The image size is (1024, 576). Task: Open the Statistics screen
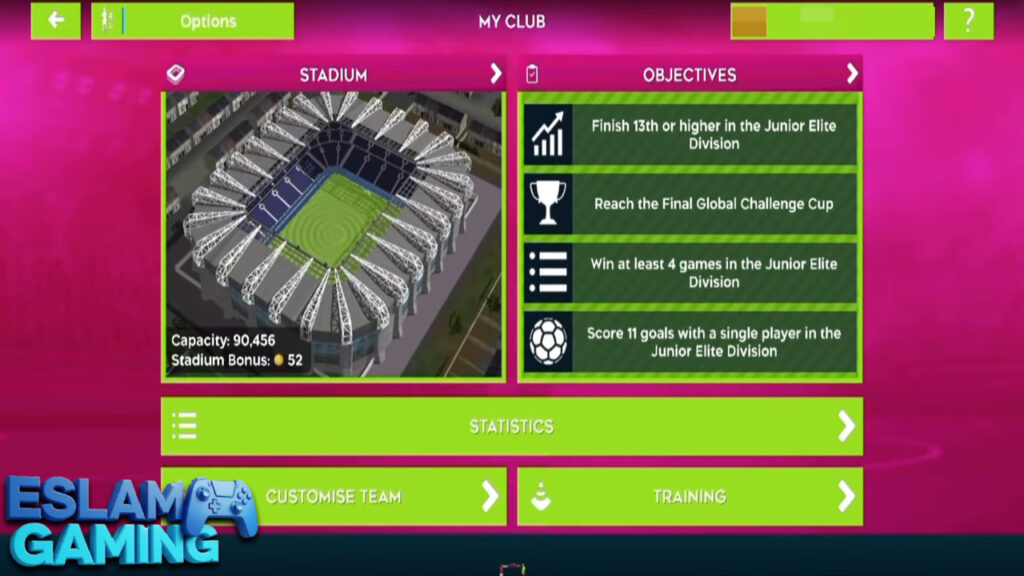coord(511,426)
